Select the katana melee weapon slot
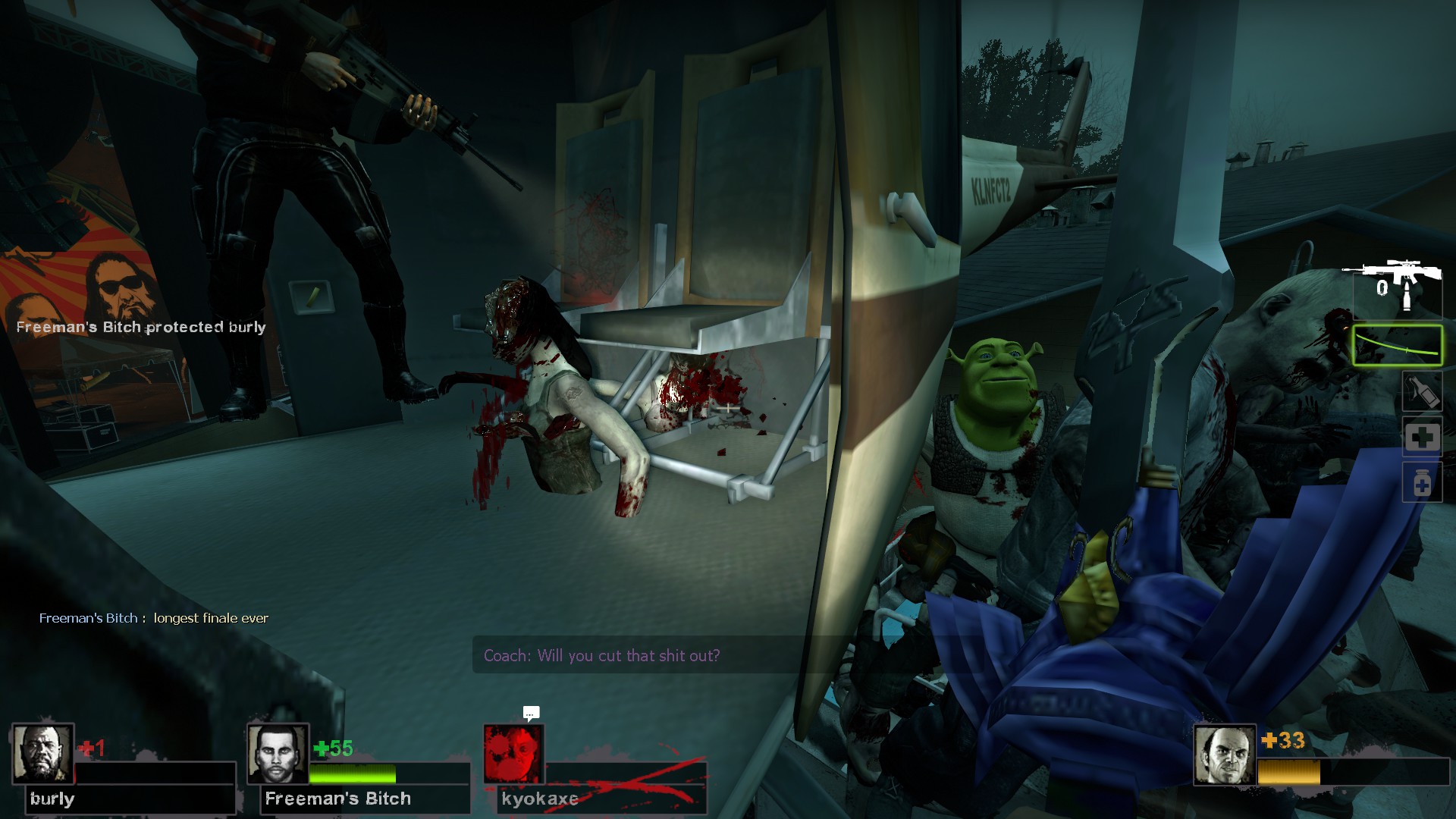This screenshot has width=1456, height=819. coord(1397,346)
